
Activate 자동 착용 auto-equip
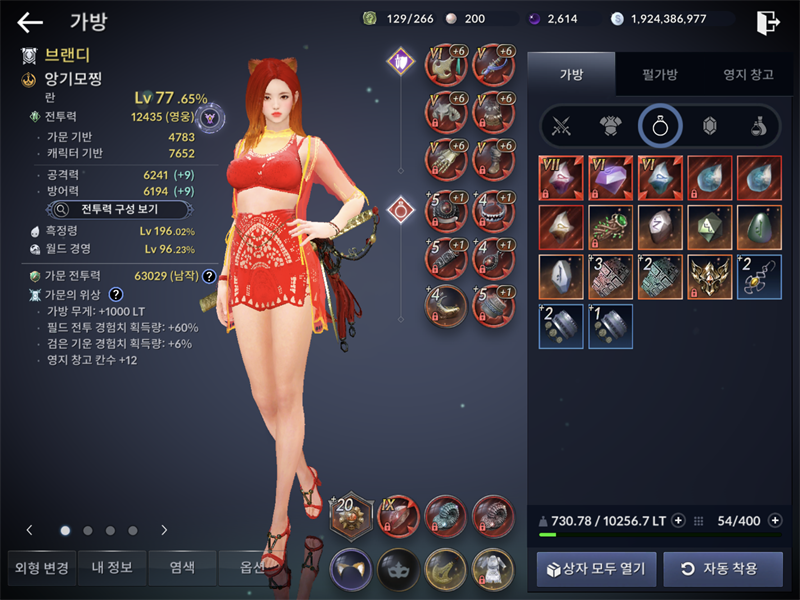coord(723,569)
